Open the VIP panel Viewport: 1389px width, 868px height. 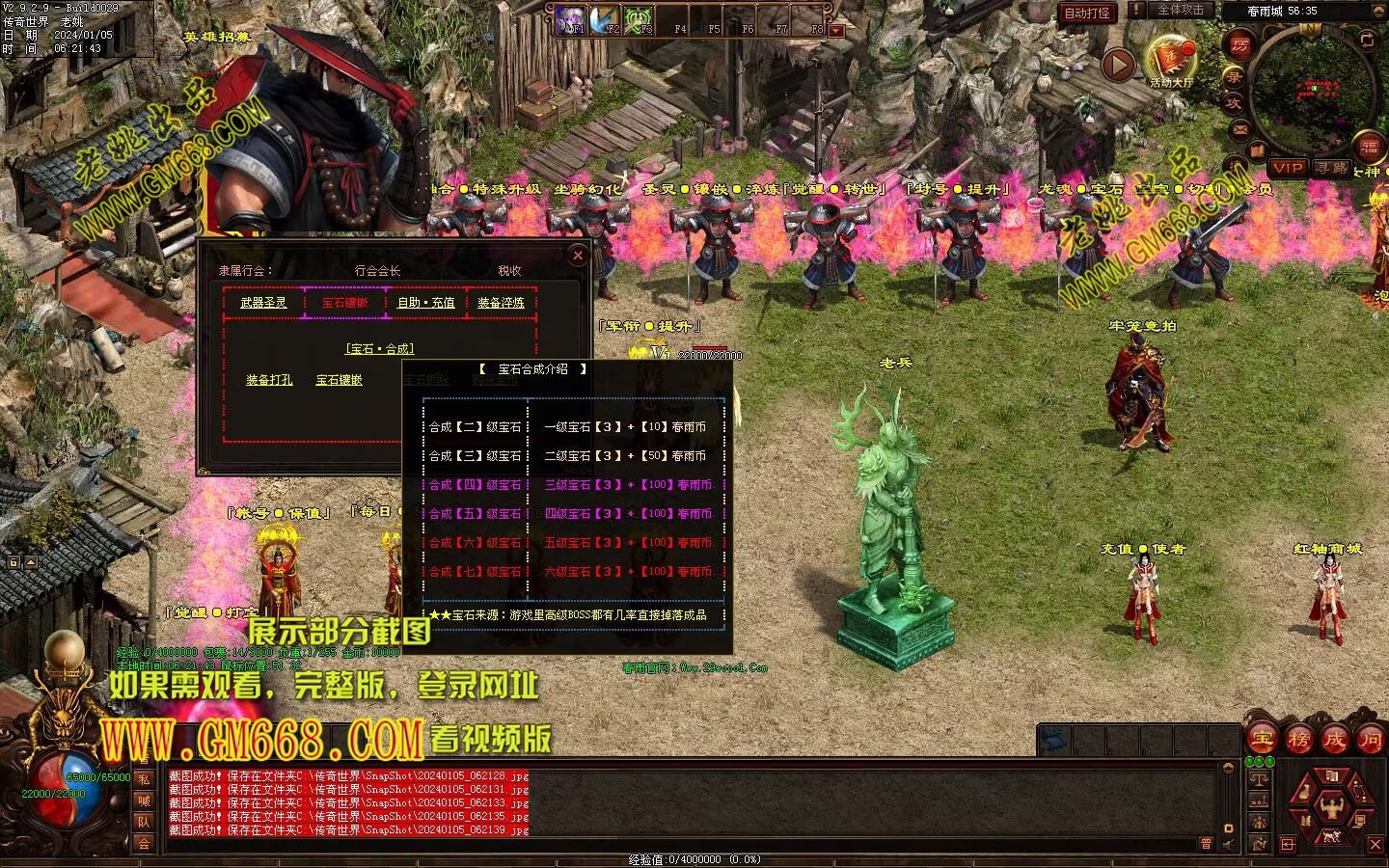pos(1288,168)
